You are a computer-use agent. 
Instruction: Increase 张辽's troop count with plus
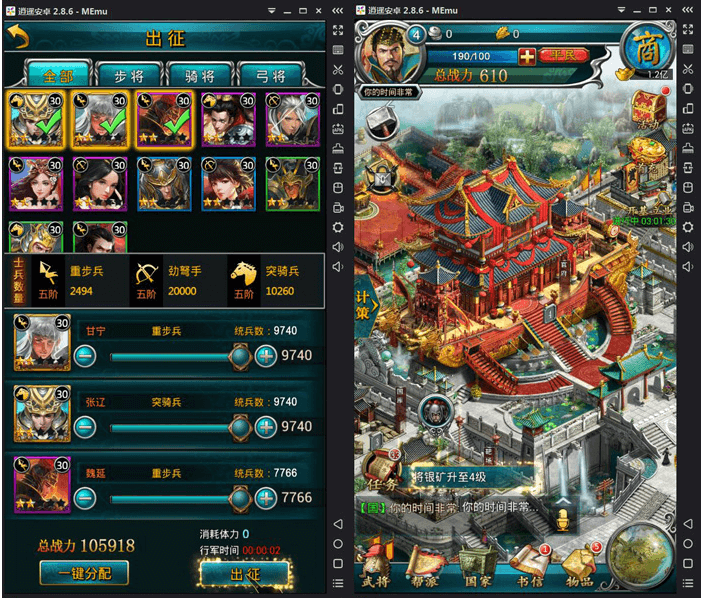click(x=265, y=427)
